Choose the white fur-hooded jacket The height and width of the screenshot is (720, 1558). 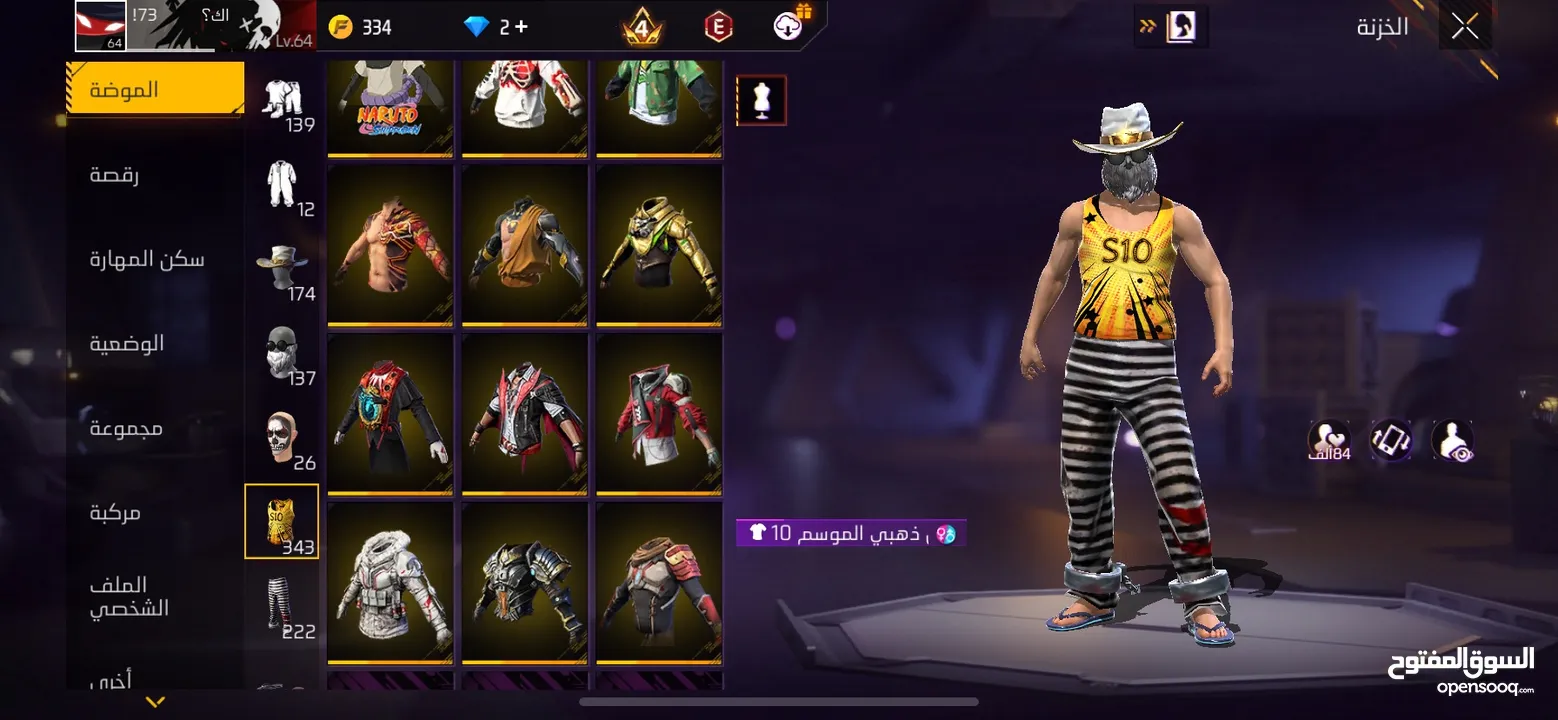coord(390,582)
